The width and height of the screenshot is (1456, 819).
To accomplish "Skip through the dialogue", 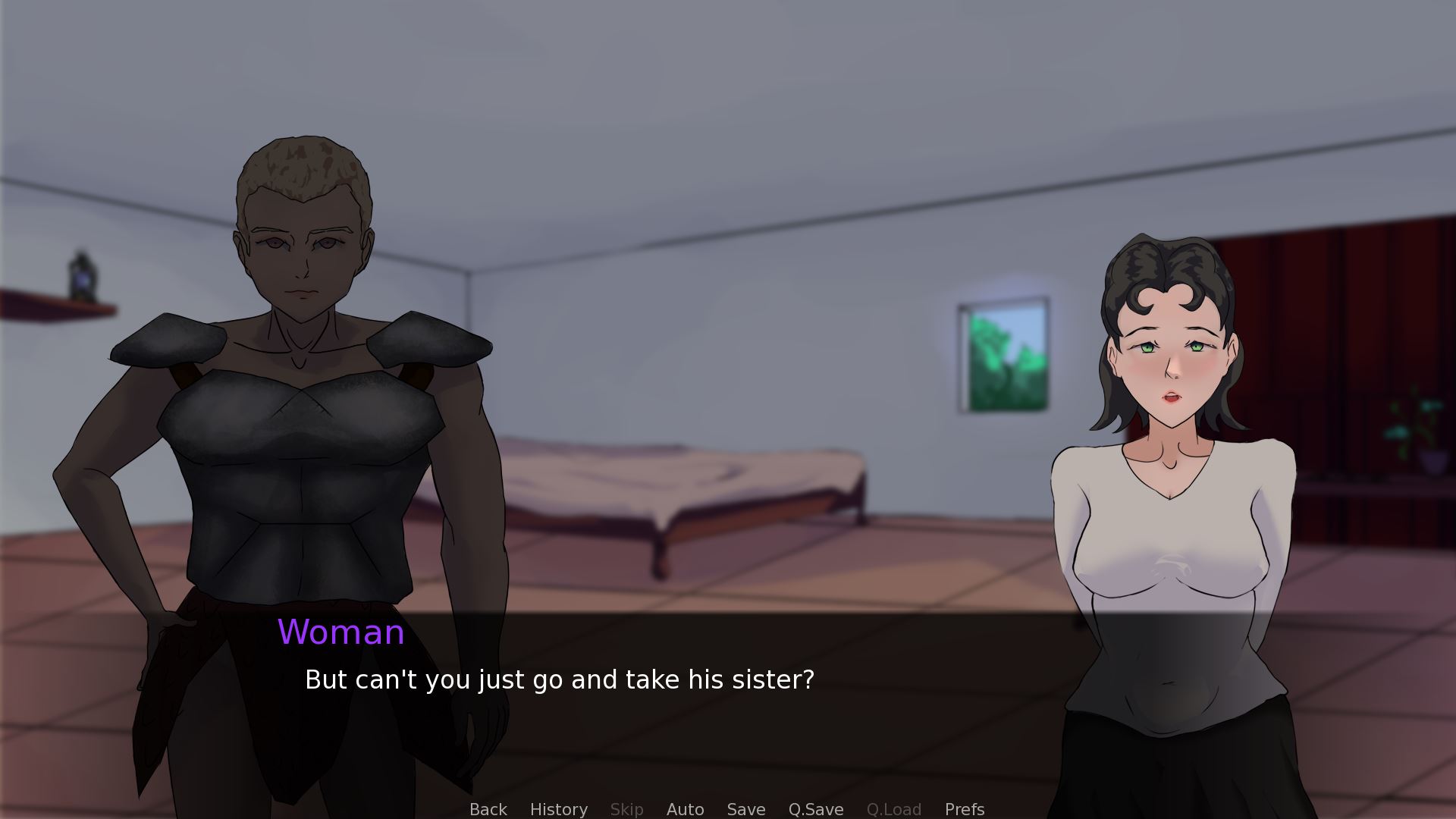I will (x=626, y=809).
